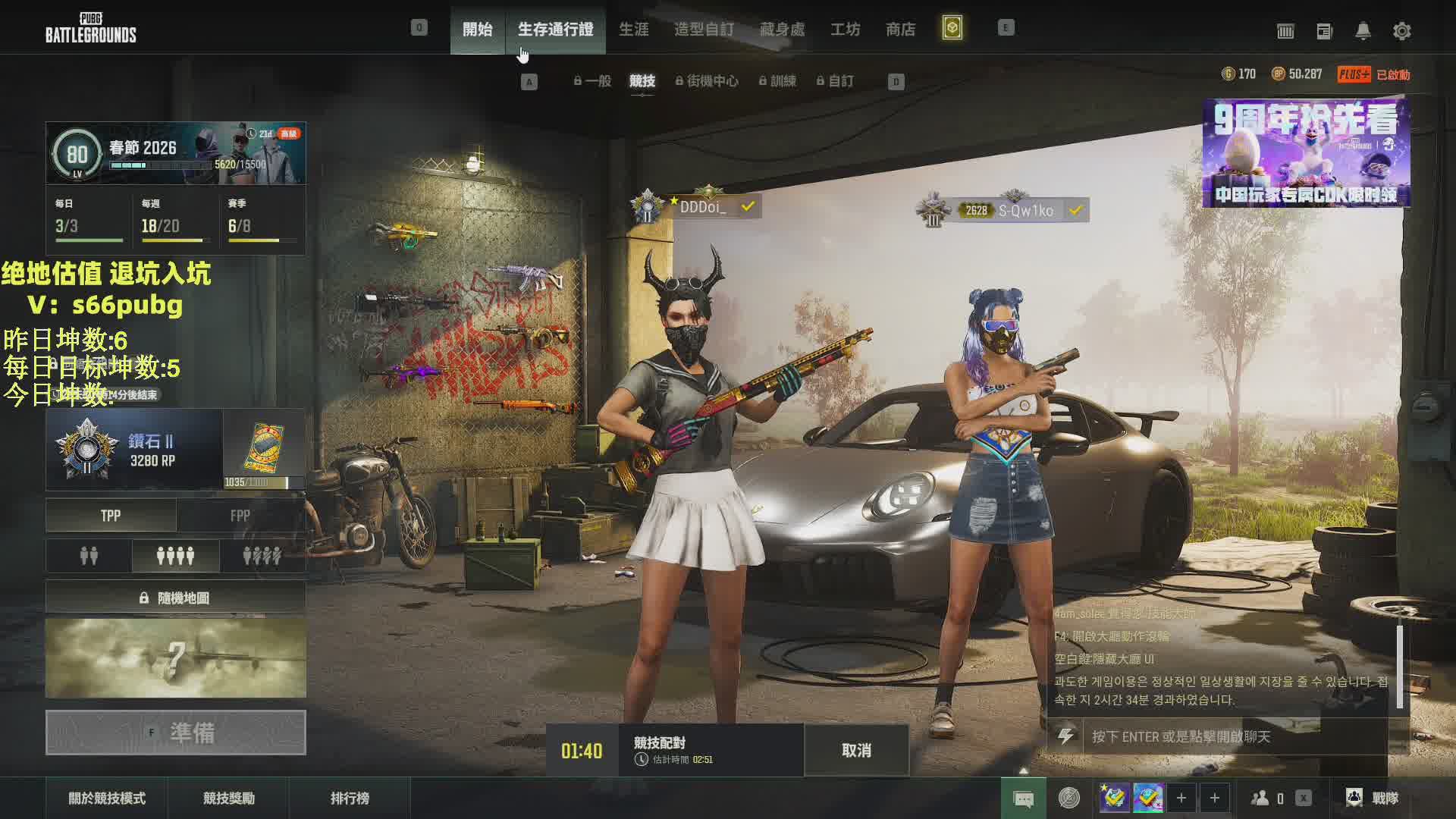Select FPP perspective mode

(240, 516)
